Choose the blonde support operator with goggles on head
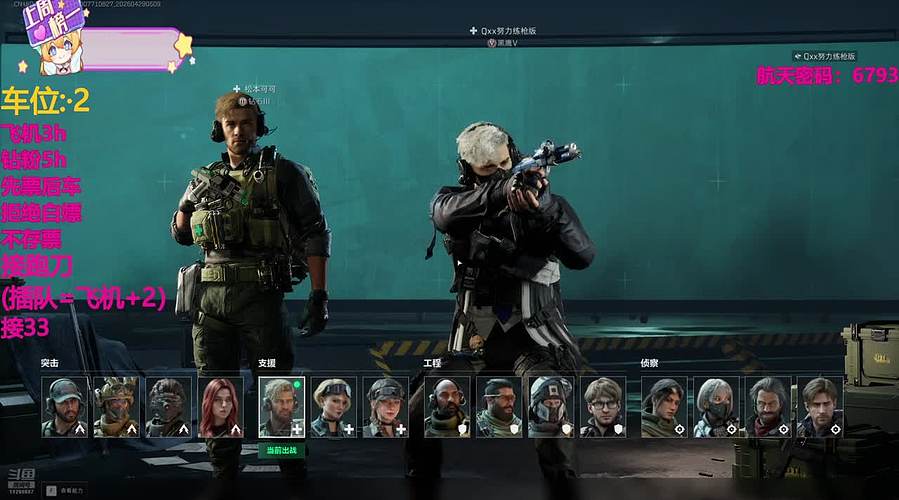The height and width of the screenshot is (500, 899). pyautogui.click(x=333, y=407)
